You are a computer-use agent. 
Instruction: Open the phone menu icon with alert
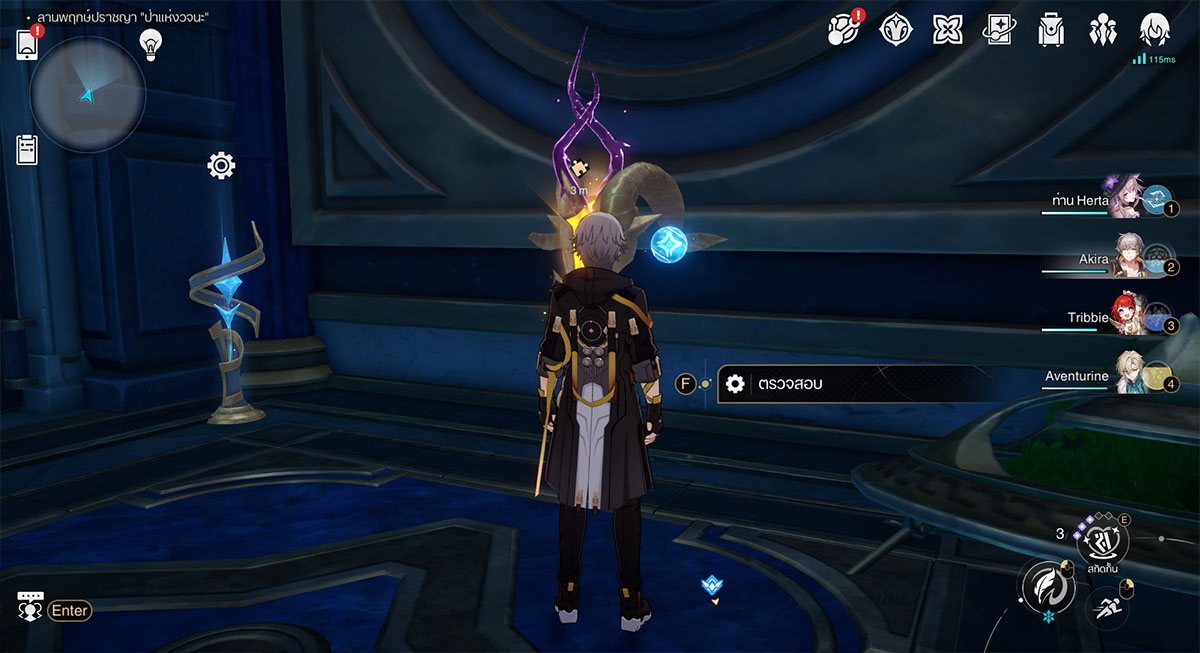[x=27, y=45]
